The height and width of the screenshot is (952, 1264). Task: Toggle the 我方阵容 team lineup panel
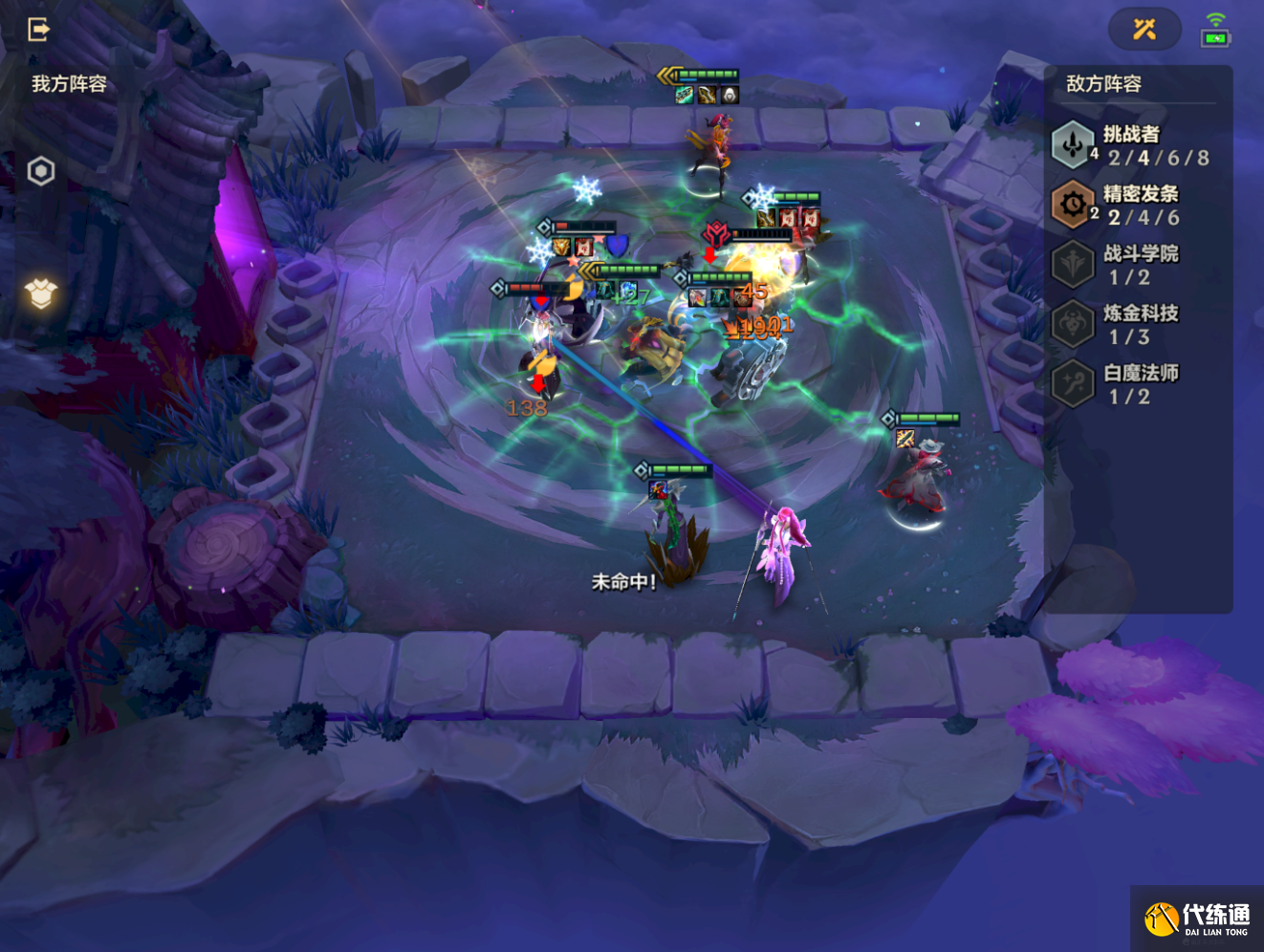click(x=69, y=84)
